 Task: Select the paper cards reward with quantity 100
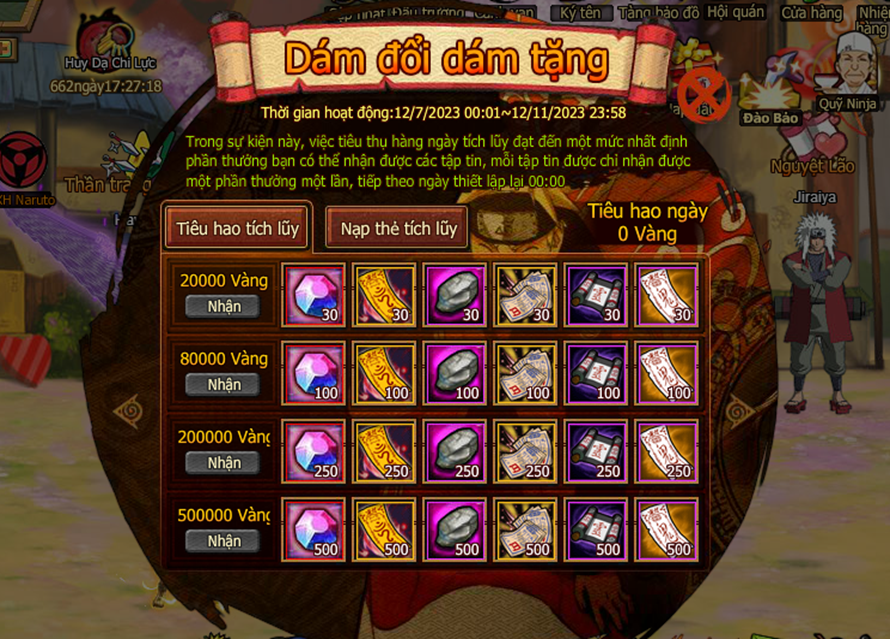pyautogui.click(x=526, y=373)
